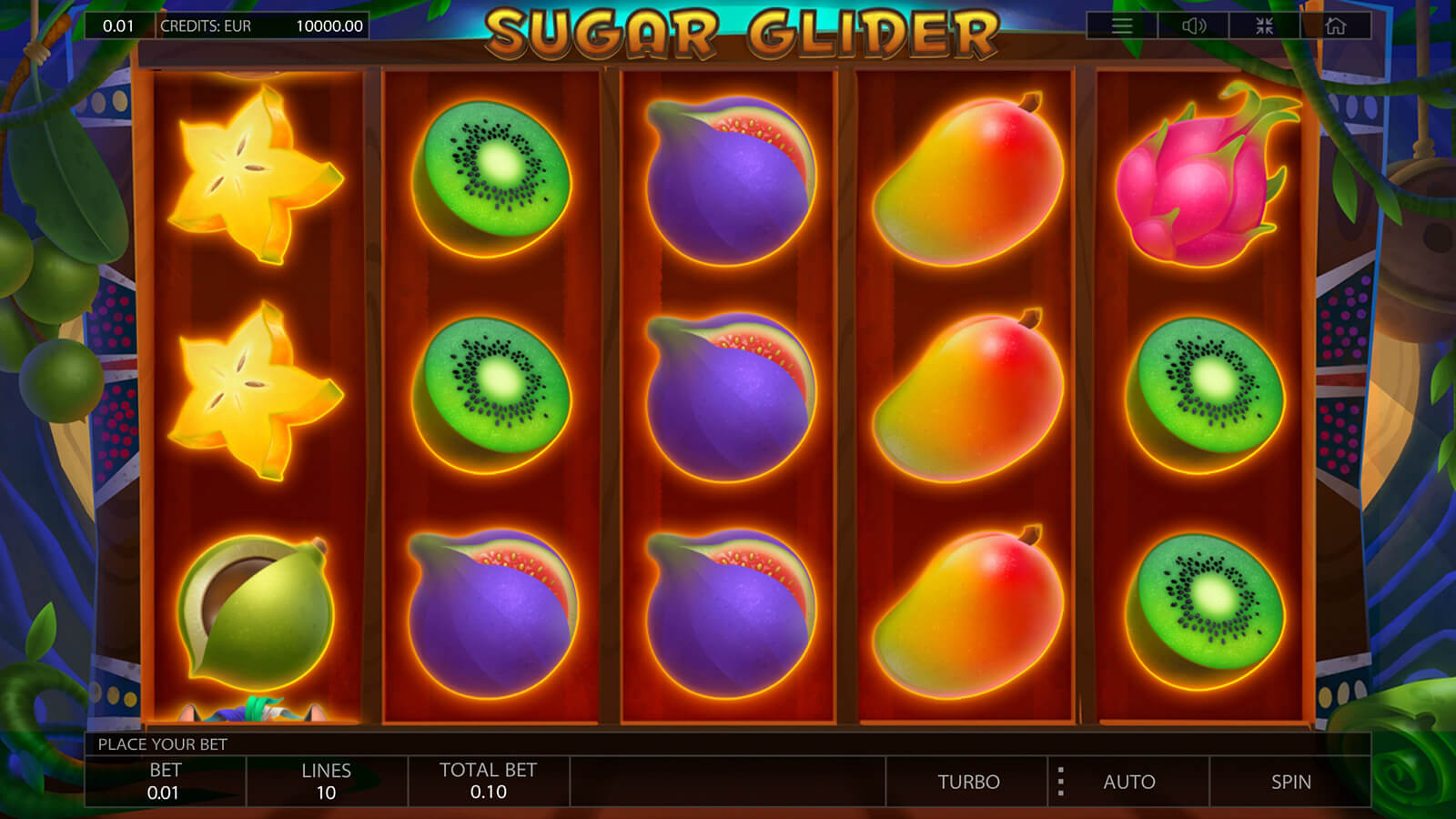1456x819 pixels.
Task: Select the coin denomination 0.01 box
Action: (118, 25)
